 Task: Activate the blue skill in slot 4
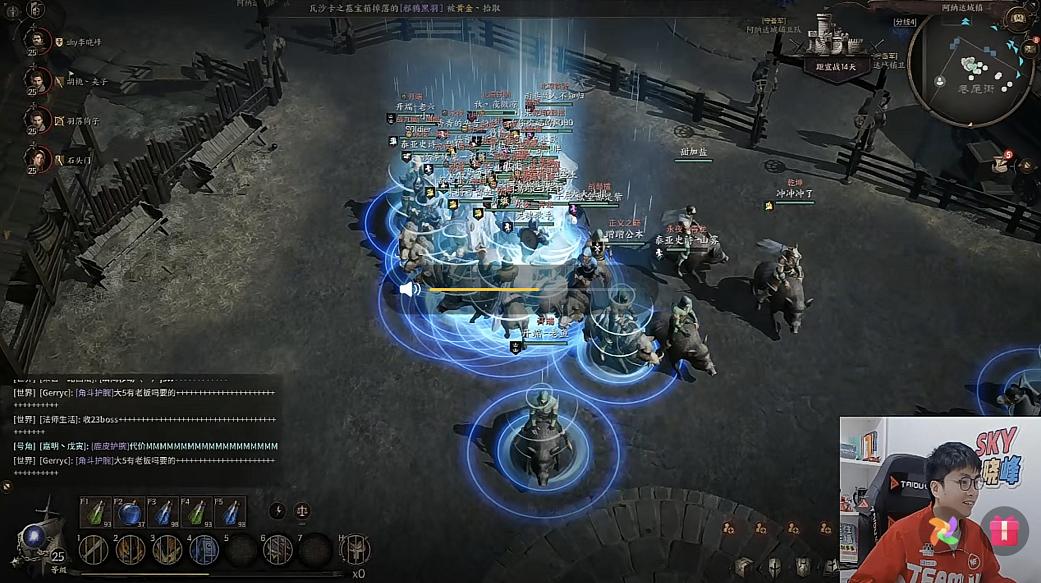point(204,549)
